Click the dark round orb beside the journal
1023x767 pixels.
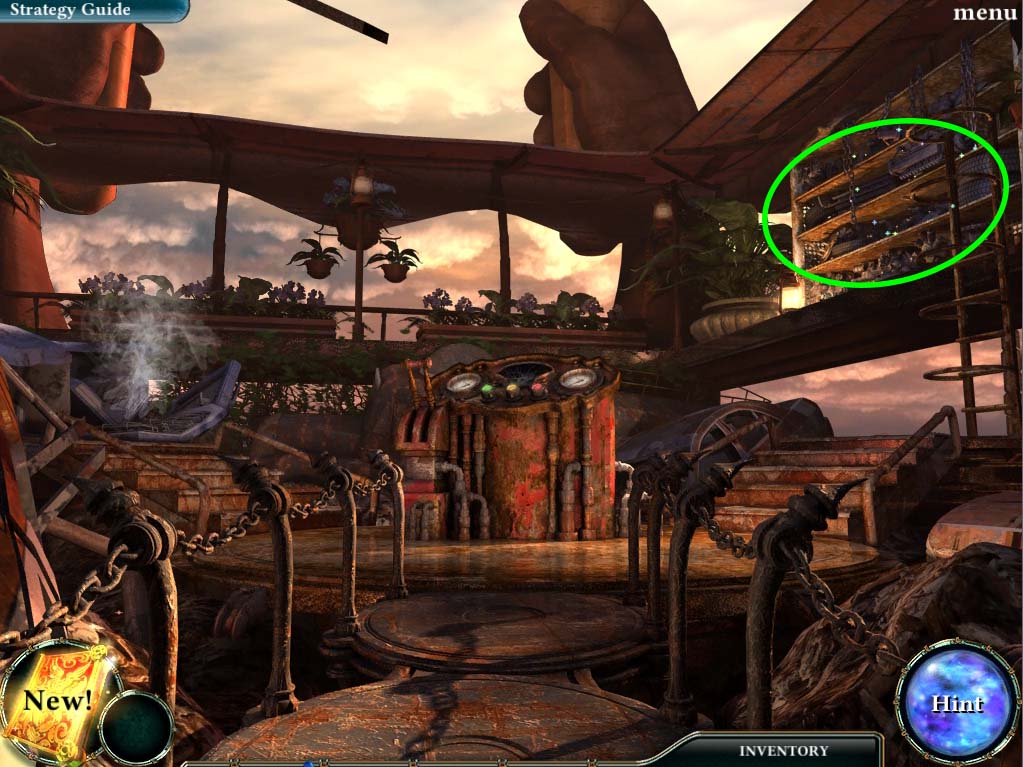[x=137, y=727]
